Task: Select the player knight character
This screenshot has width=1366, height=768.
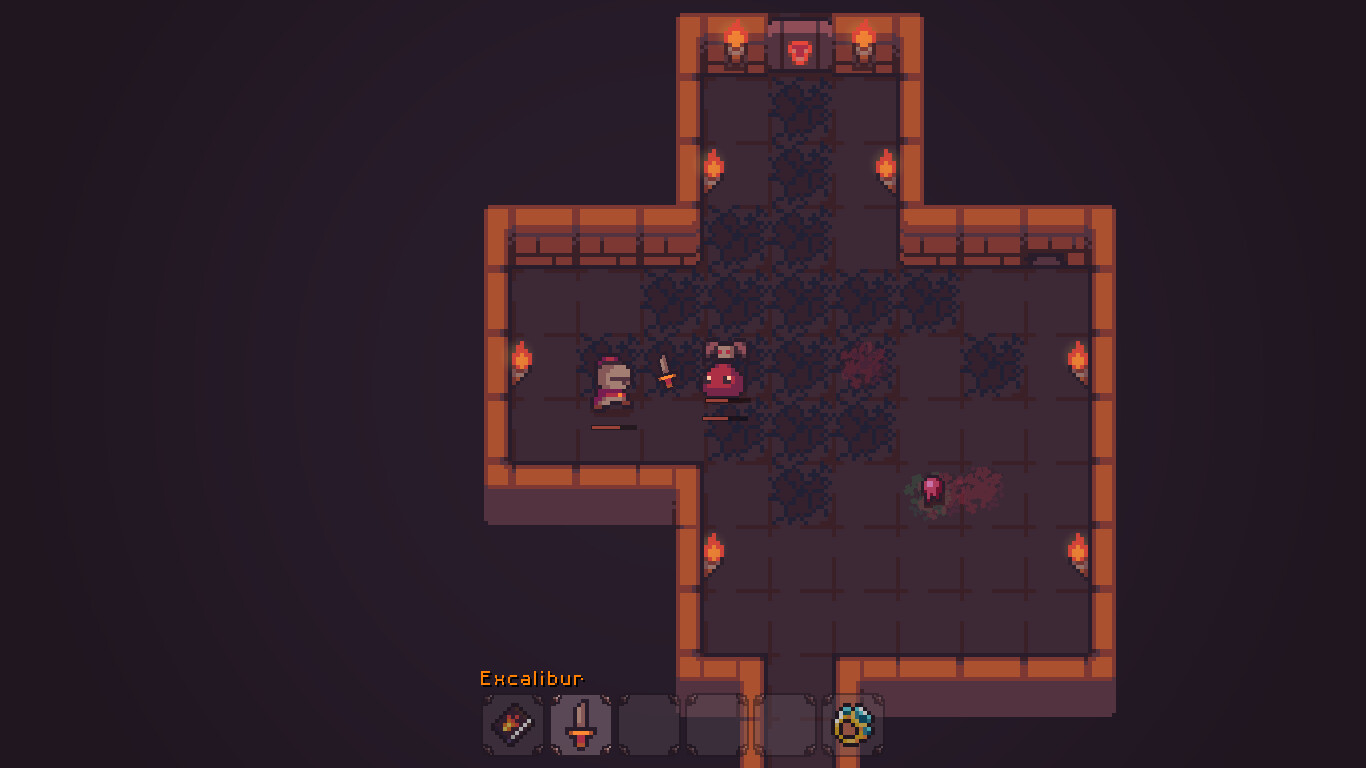Action: tap(612, 385)
